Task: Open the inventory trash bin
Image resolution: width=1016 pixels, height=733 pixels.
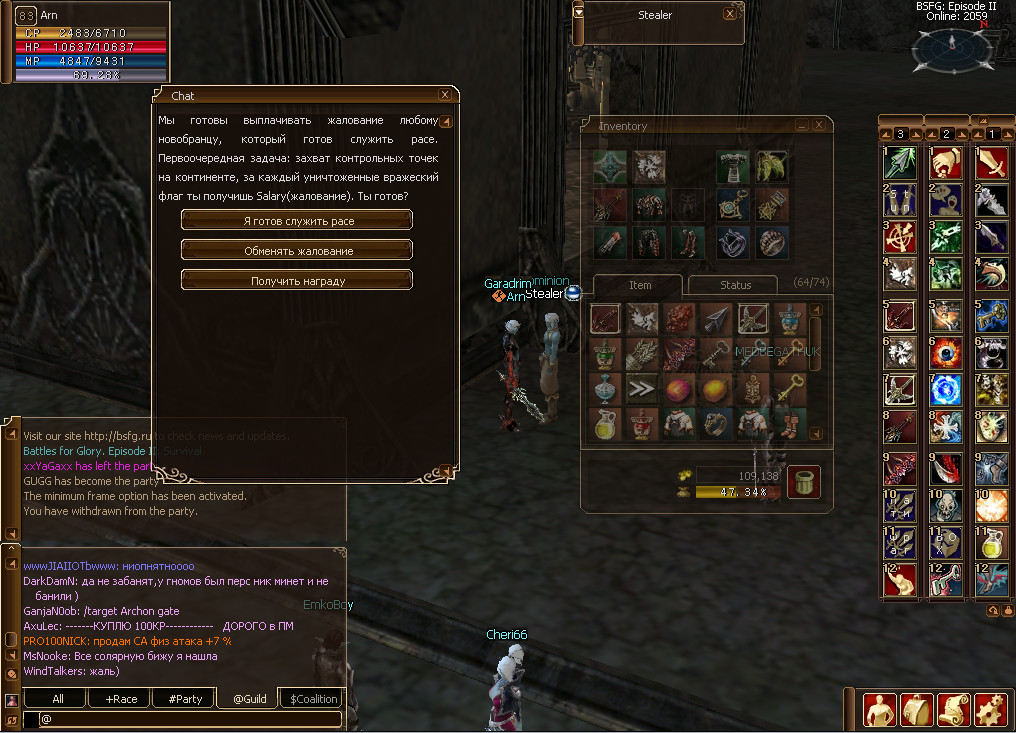Action: (x=804, y=482)
